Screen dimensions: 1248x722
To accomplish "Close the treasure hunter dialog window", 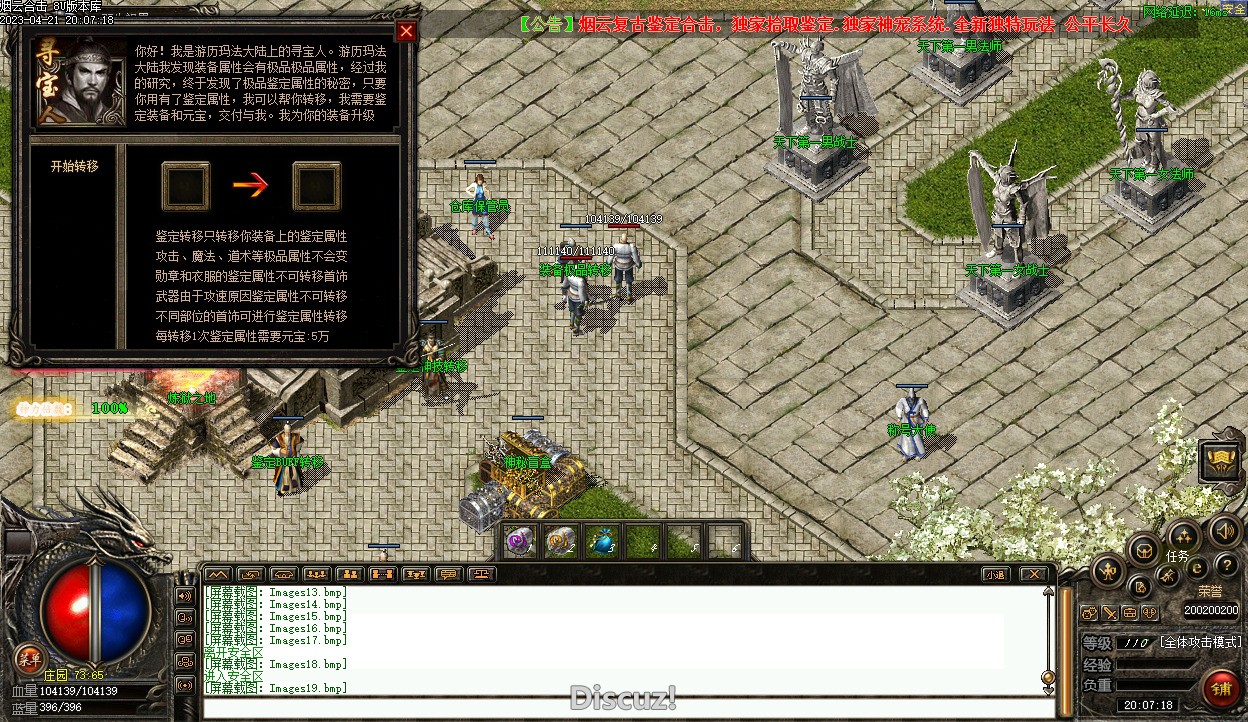I will (x=406, y=31).
